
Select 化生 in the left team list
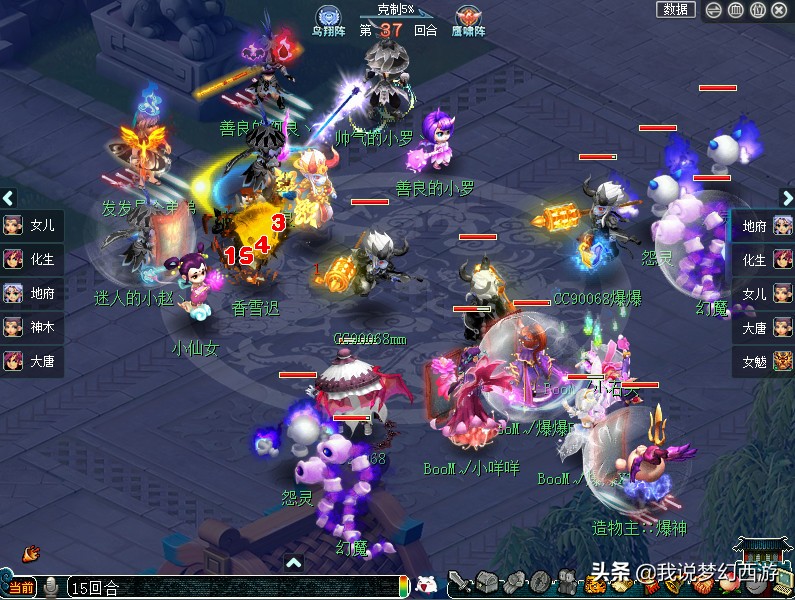[32, 259]
